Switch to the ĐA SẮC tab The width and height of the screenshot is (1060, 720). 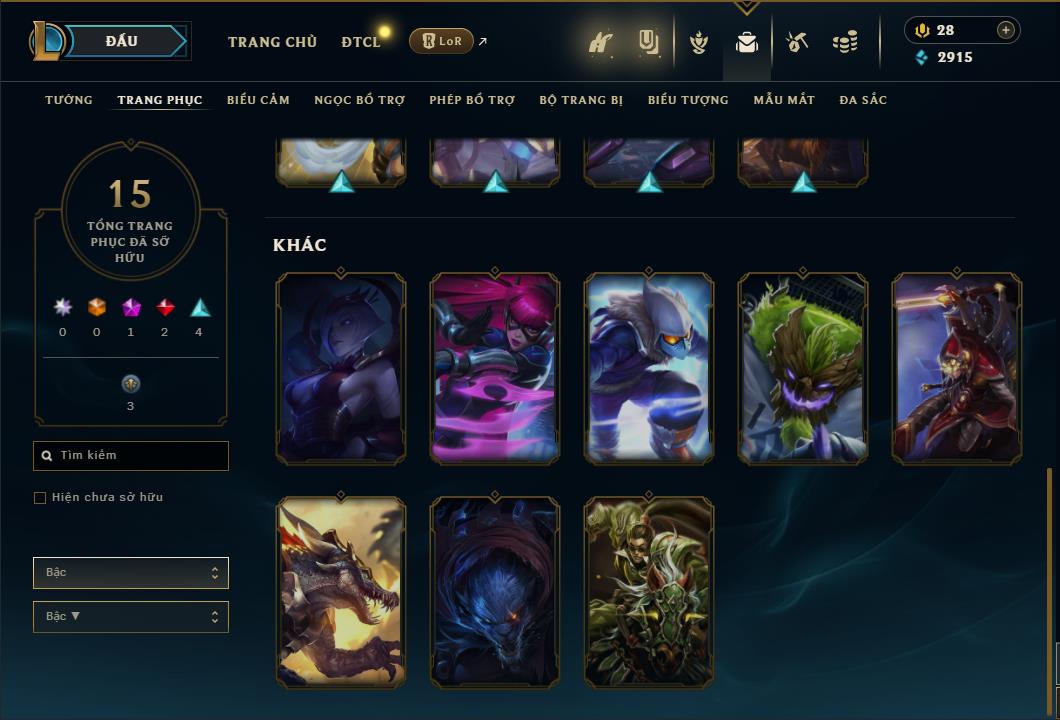(863, 100)
